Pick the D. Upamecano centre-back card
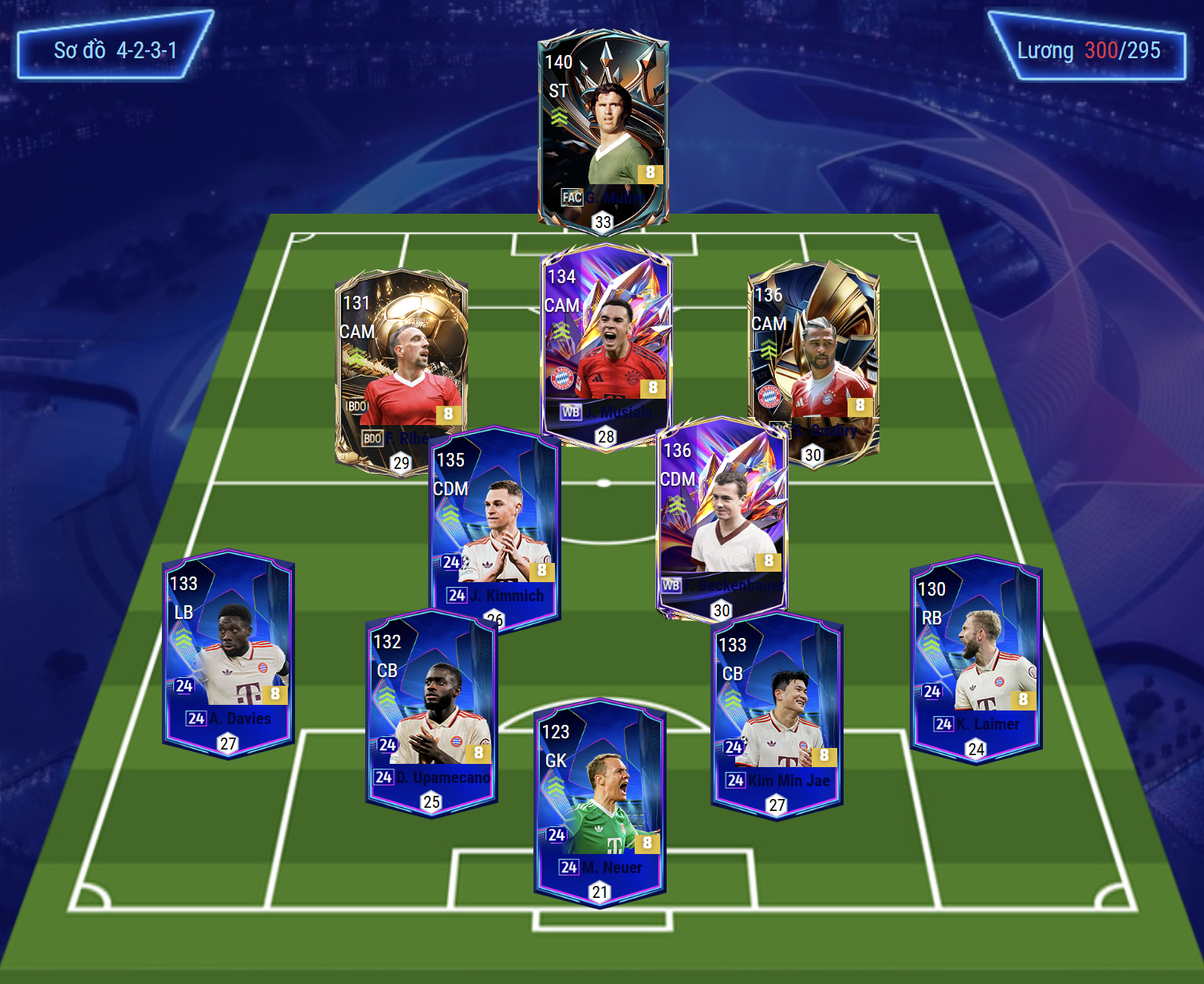Viewport: 1204px width, 984px height. point(431,710)
